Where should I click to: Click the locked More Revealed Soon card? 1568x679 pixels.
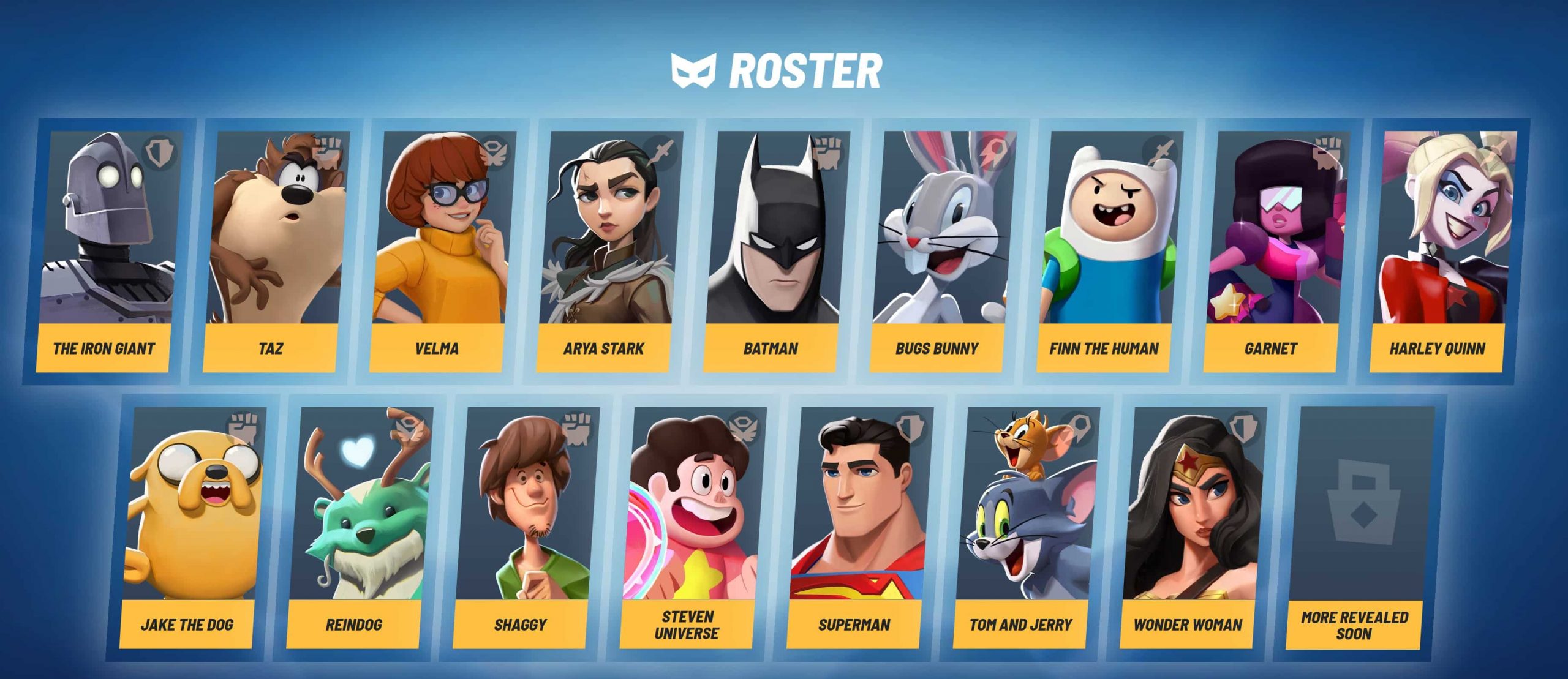coord(1355,527)
